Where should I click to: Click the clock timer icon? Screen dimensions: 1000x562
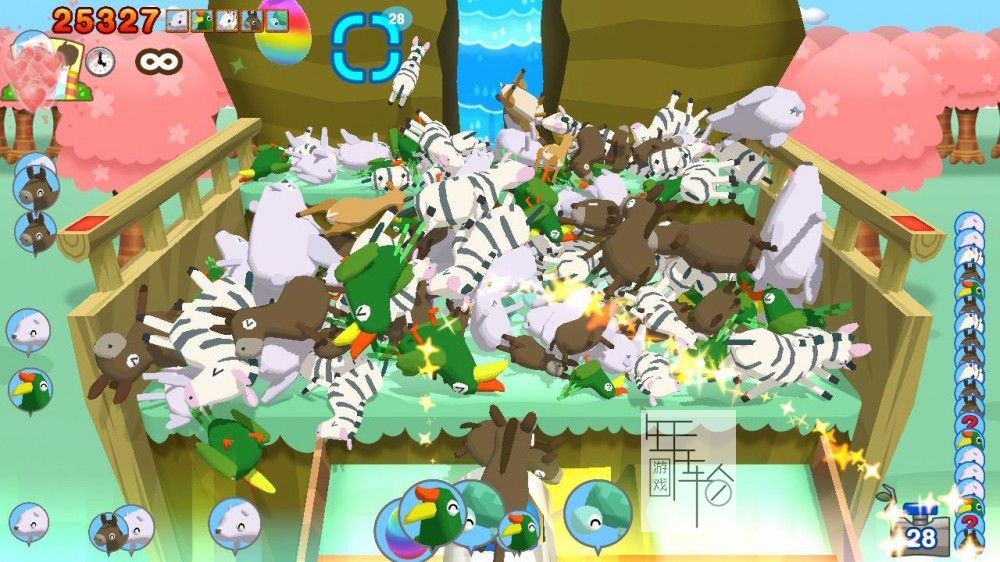click(100, 61)
